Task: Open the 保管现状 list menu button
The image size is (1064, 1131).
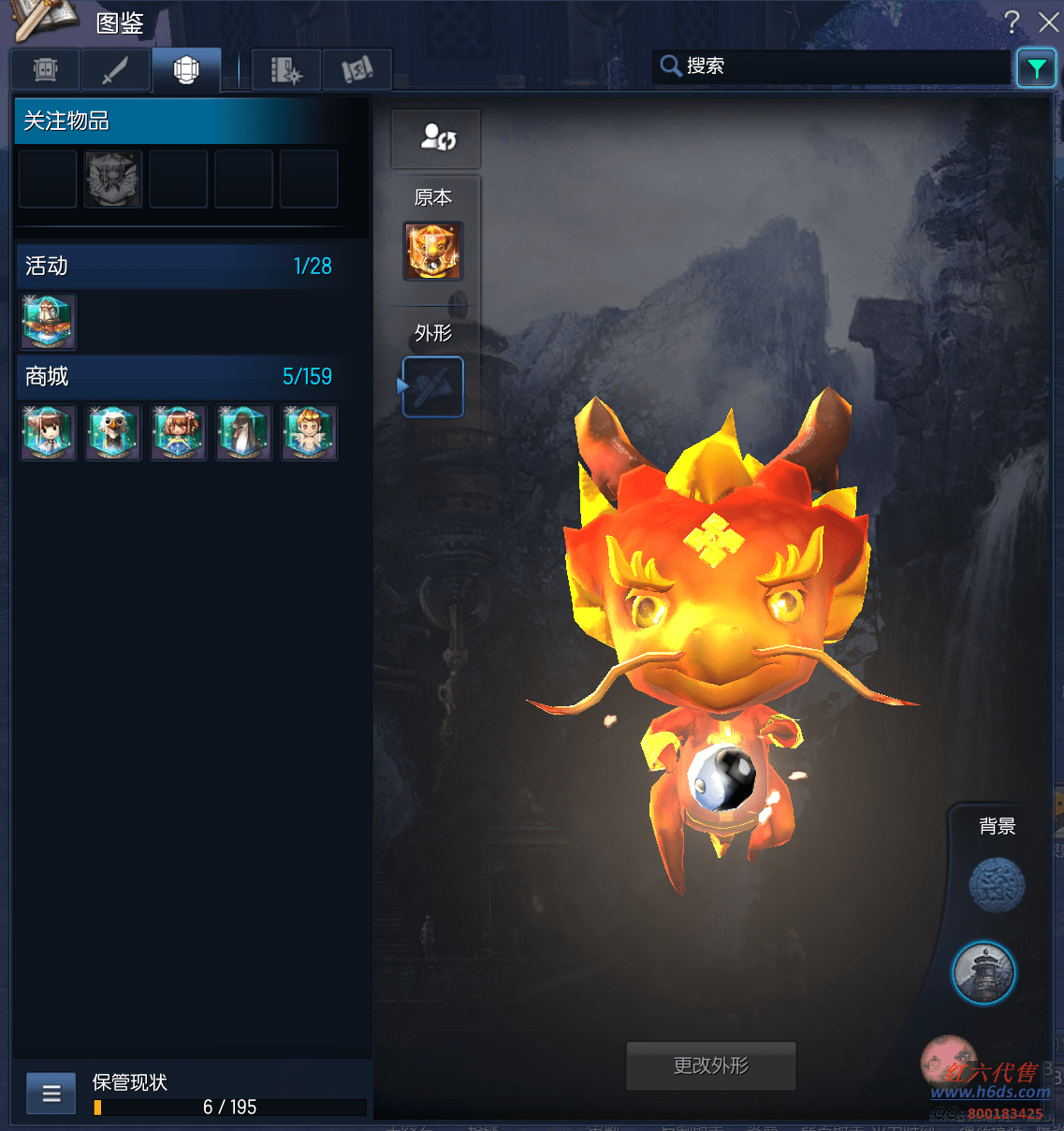Action: 51,1094
